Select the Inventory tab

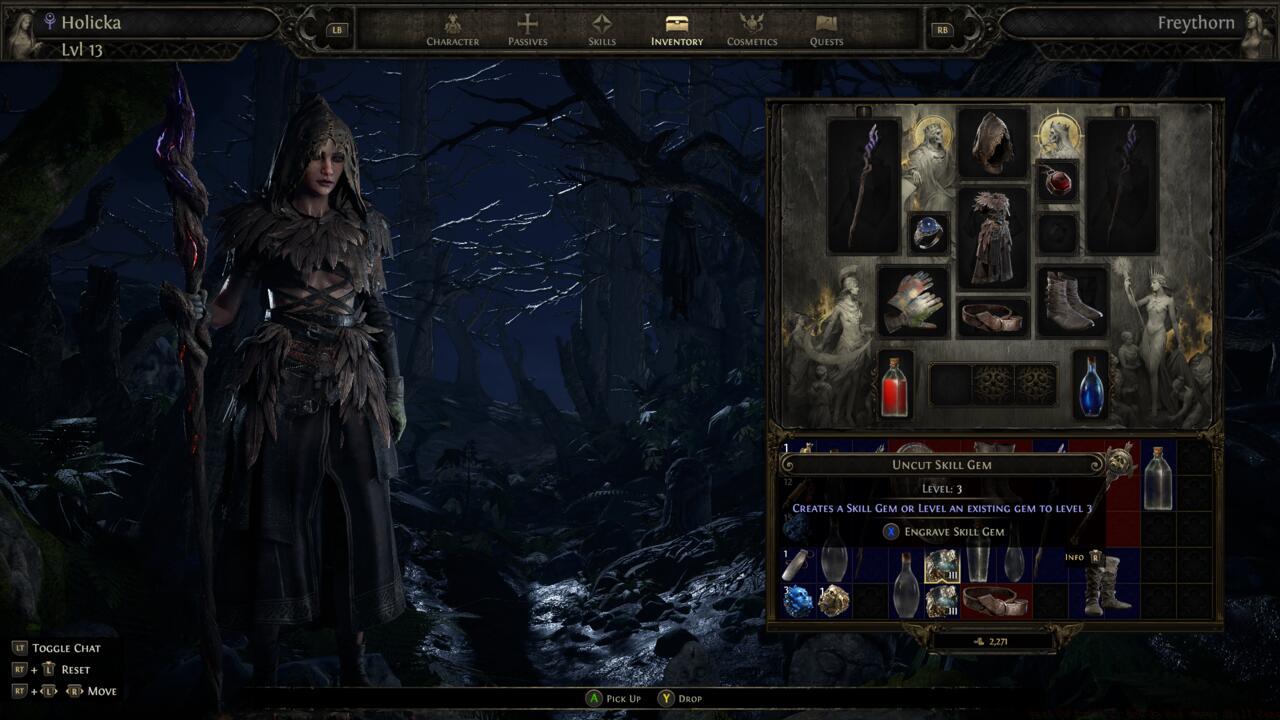coord(677,29)
